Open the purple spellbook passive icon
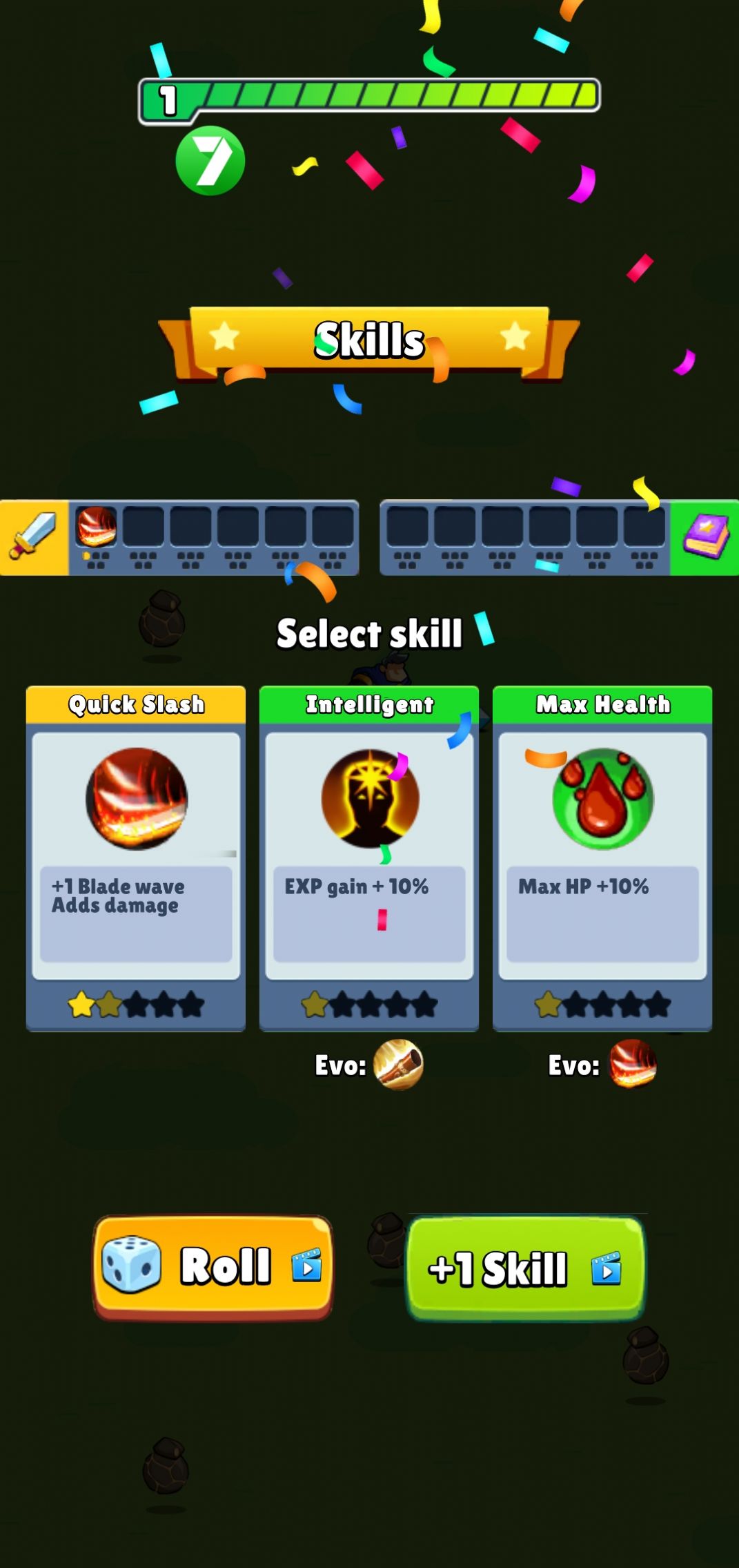Screen dimensions: 739x1568 click(705, 537)
